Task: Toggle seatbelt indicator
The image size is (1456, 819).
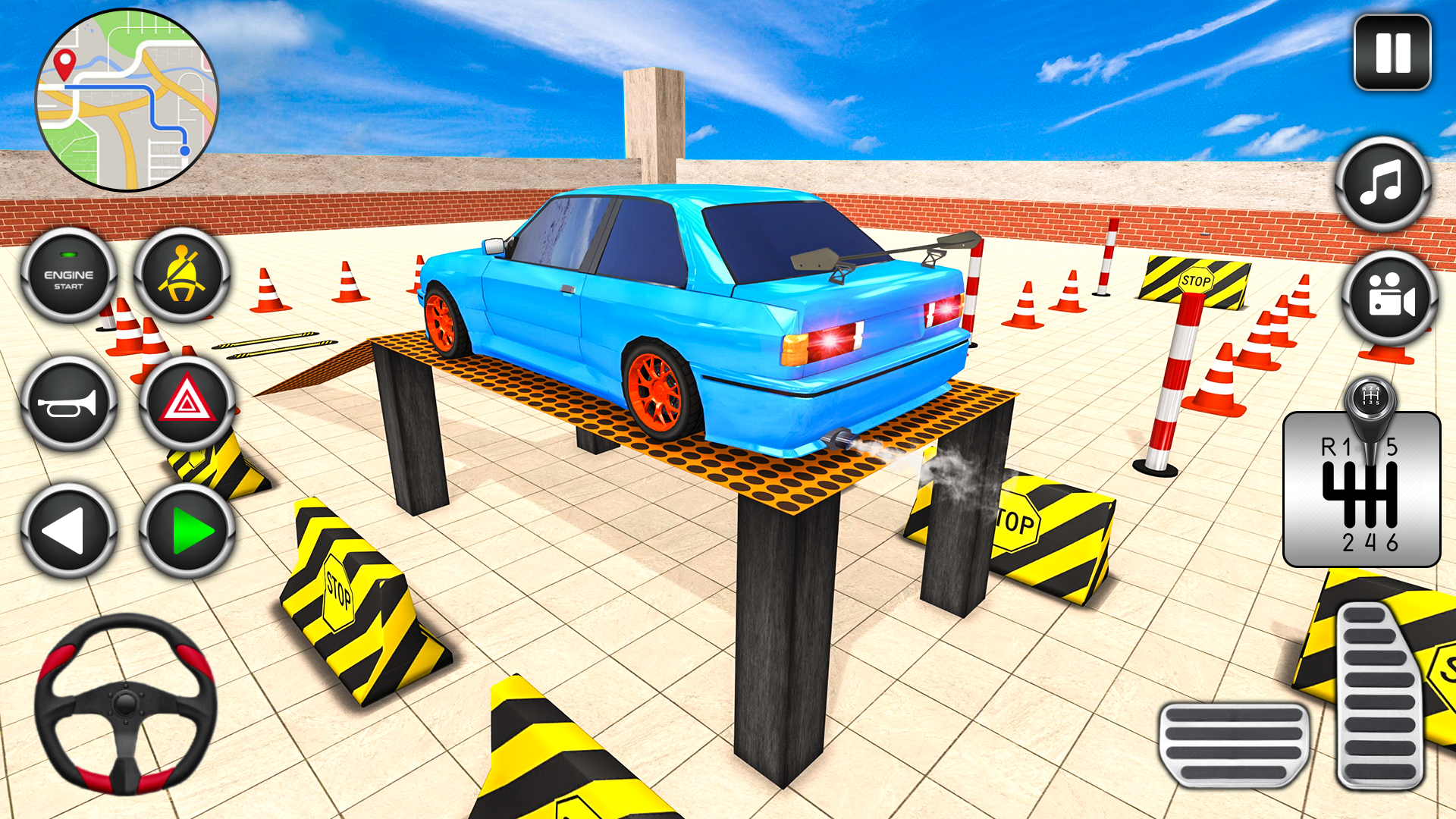Action: click(x=182, y=277)
